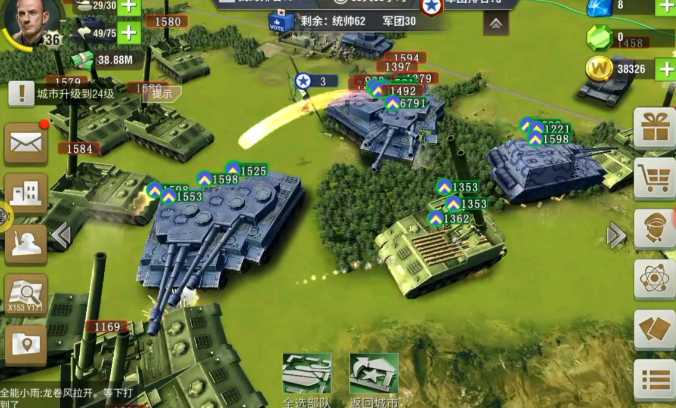Select all troops (全选部队)
The image size is (676, 408).
pyautogui.click(x=306, y=378)
